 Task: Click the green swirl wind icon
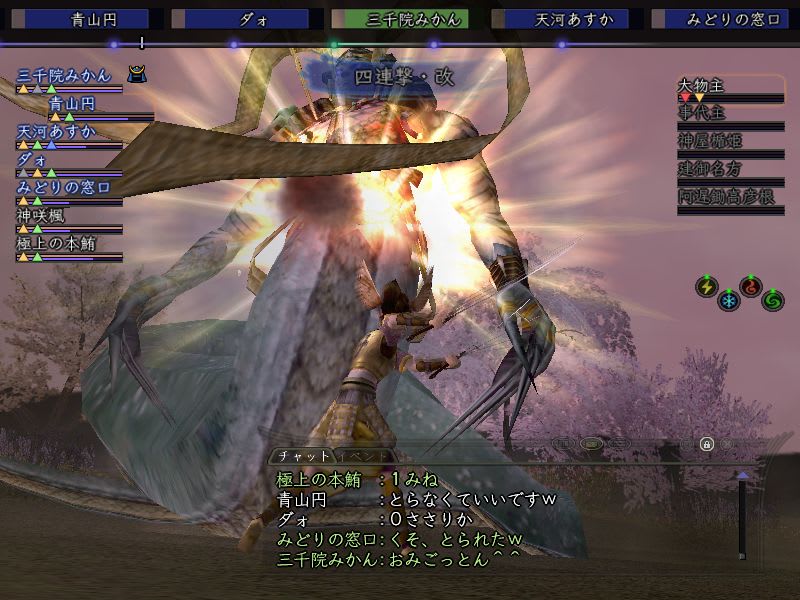(x=773, y=299)
